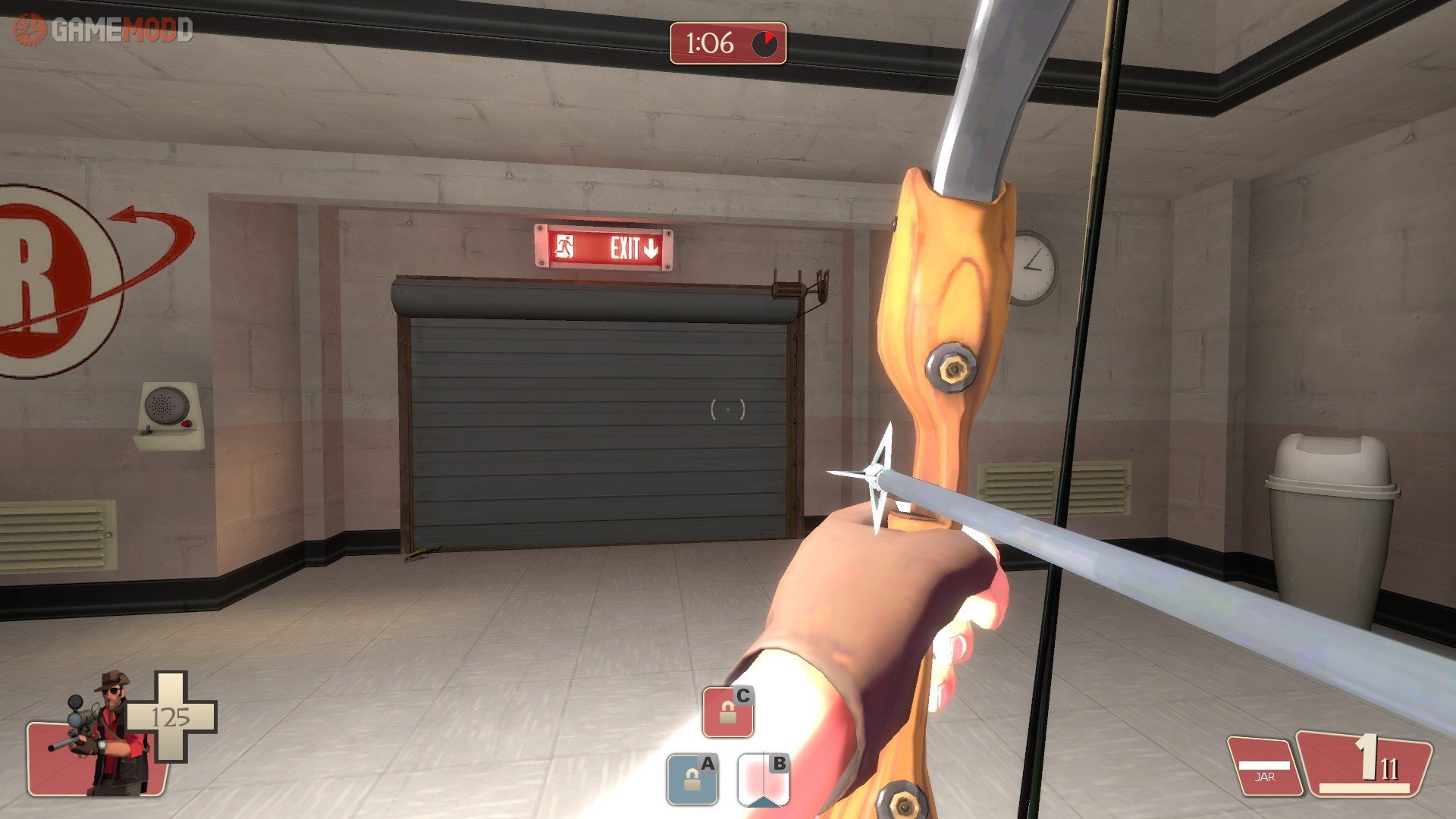This screenshot has width=1456, height=819.
Task: Open the GameModd watermark logo
Action: (x=103, y=30)
